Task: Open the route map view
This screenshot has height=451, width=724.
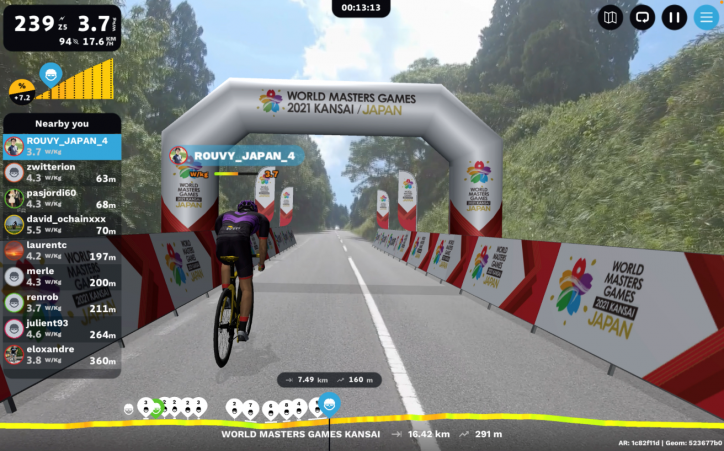Action: [610, 17]
